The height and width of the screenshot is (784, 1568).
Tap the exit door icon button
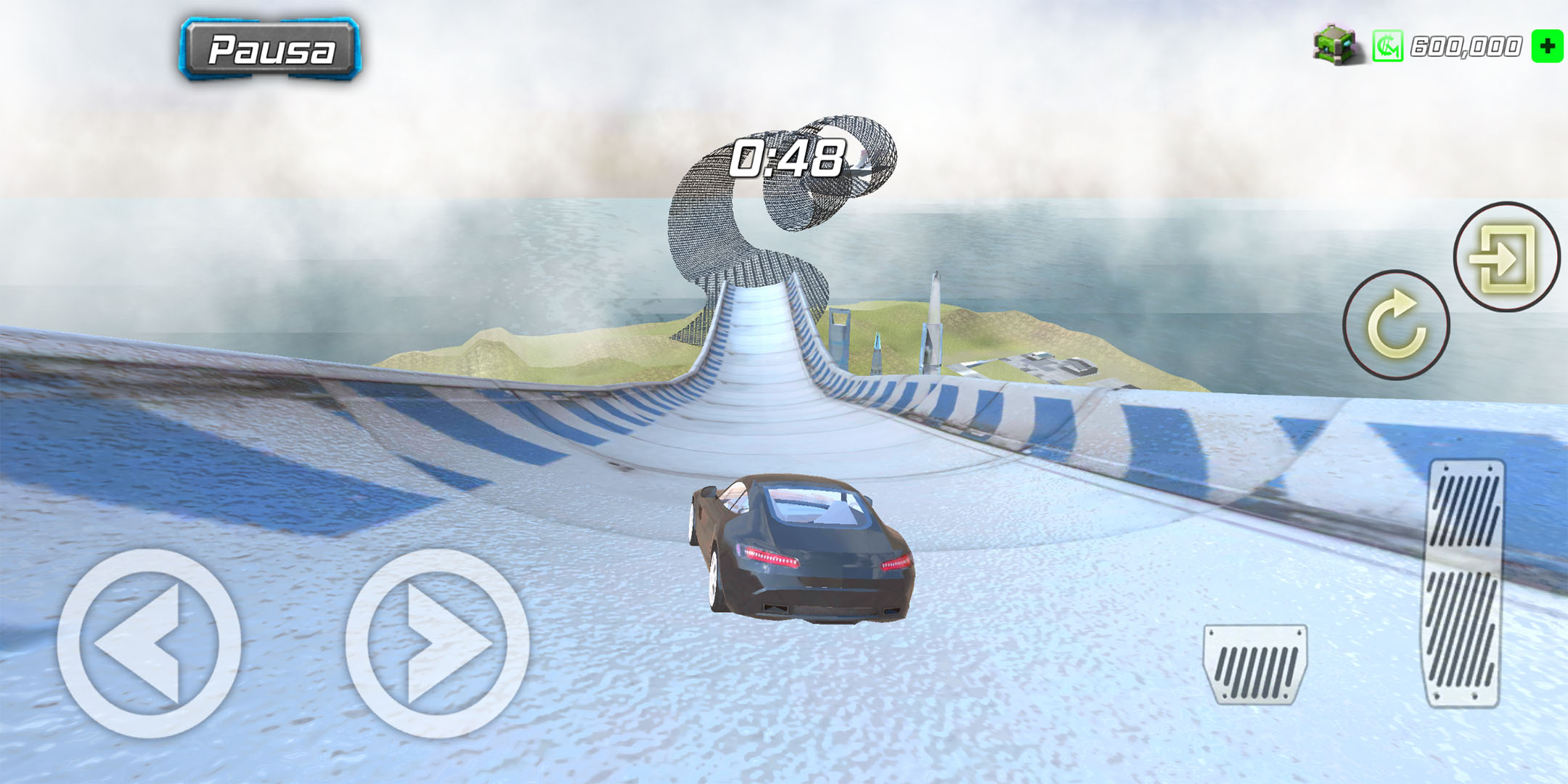tap(1506, 256)
